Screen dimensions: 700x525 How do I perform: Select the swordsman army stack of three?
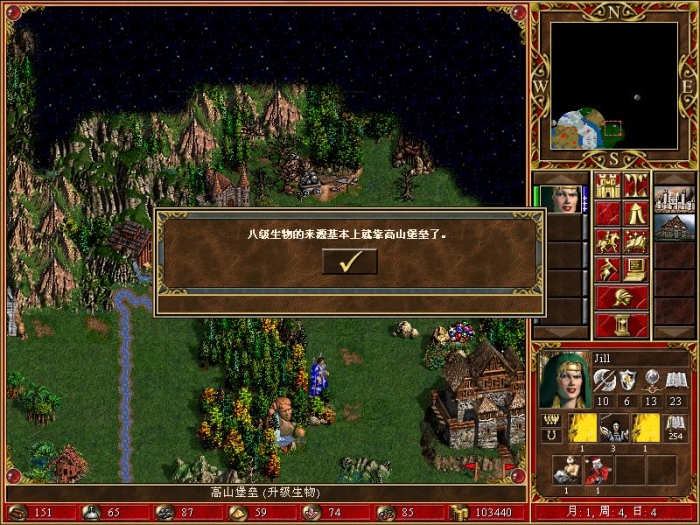(613, 428)
